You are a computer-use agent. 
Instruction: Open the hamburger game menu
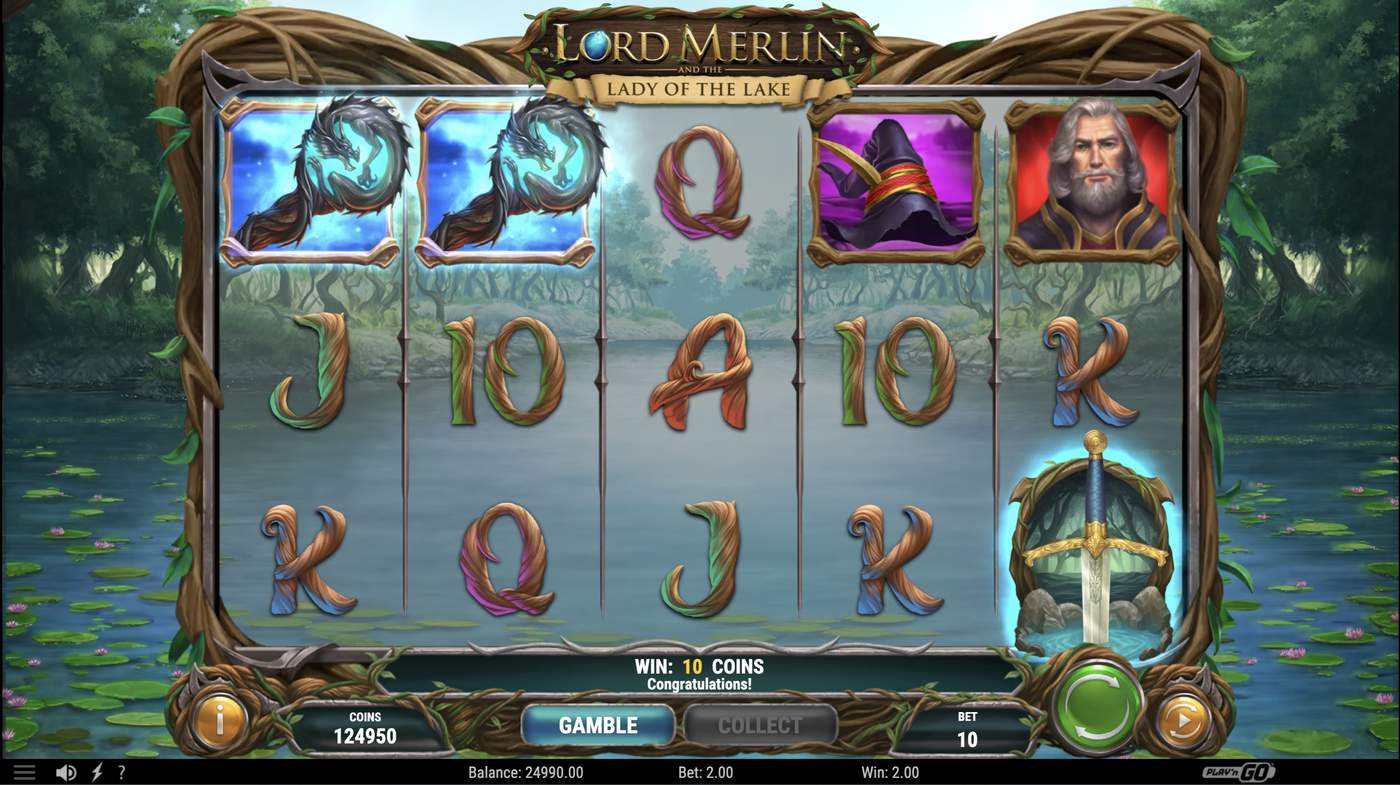[24, 771]
